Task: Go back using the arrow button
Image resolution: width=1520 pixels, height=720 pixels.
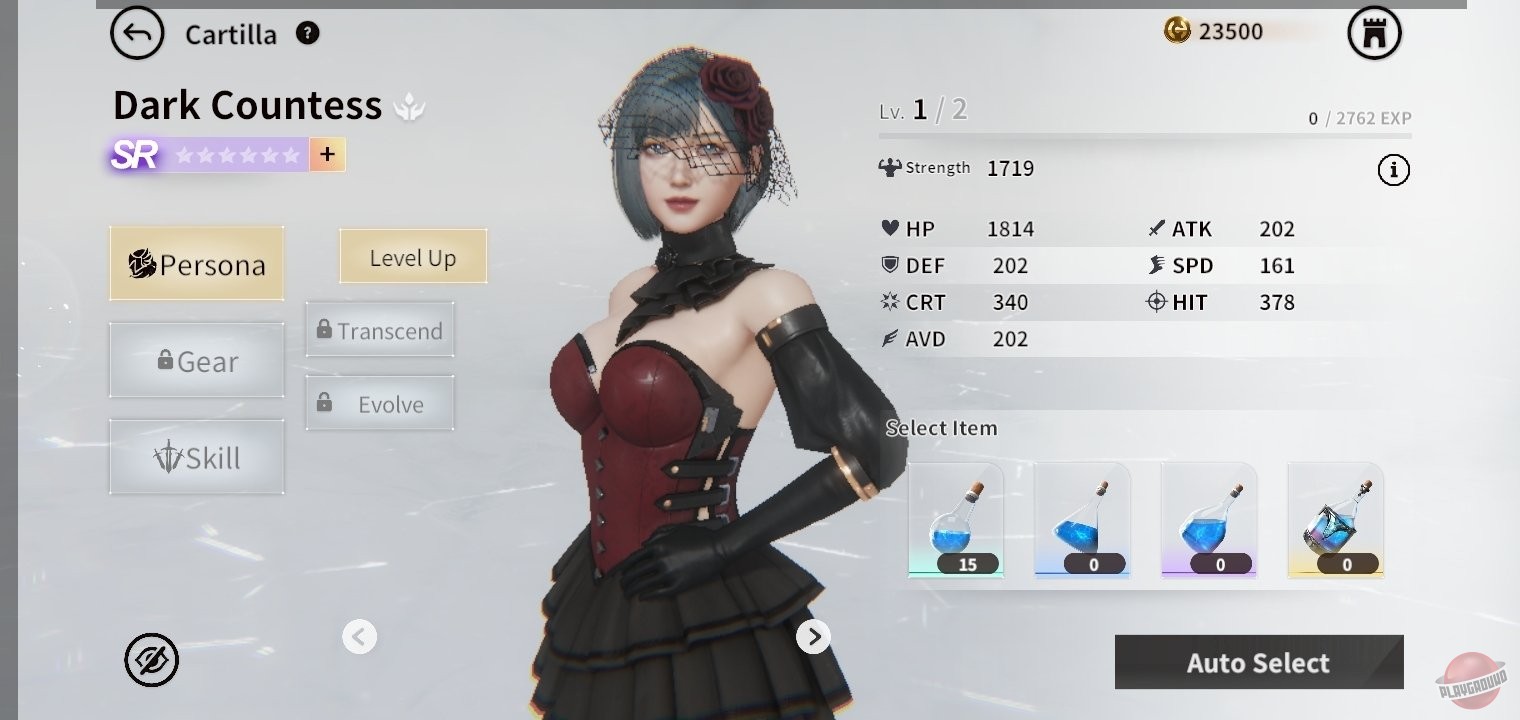Action: [x=137, y=34]
